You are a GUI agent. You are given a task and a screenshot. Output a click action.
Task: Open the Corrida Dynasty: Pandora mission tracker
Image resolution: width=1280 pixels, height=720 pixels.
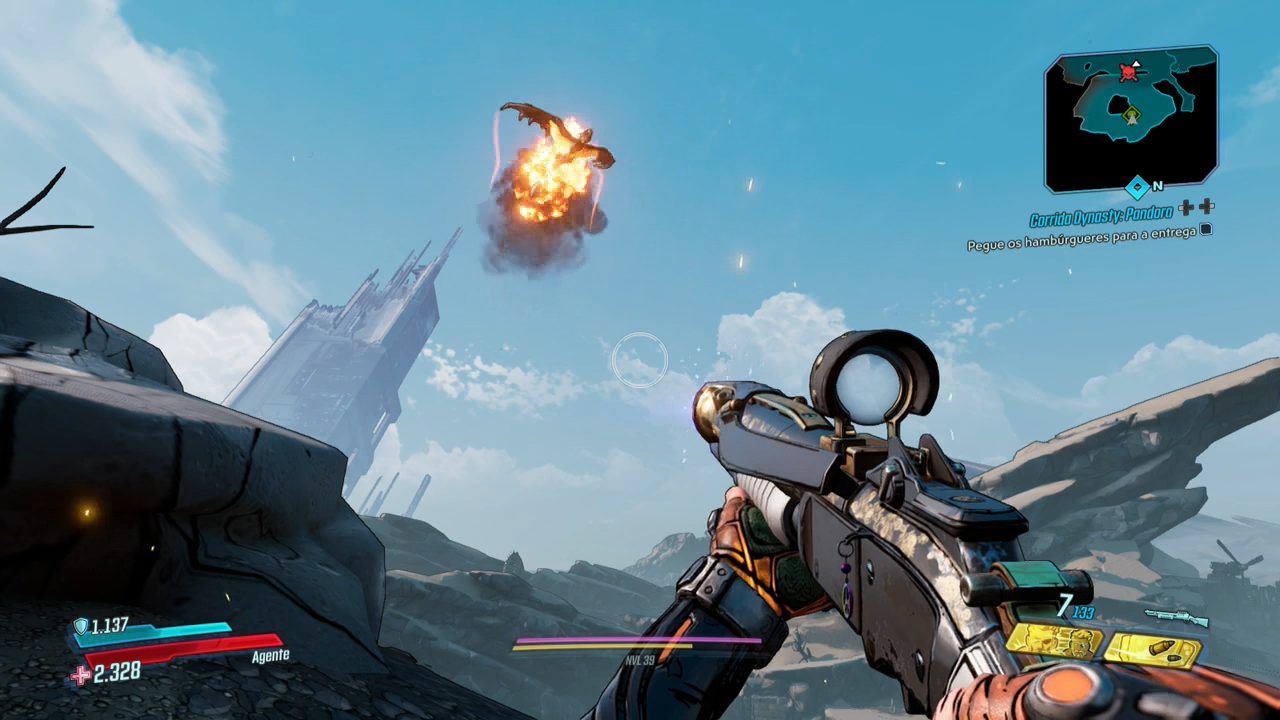[1101, 218]
